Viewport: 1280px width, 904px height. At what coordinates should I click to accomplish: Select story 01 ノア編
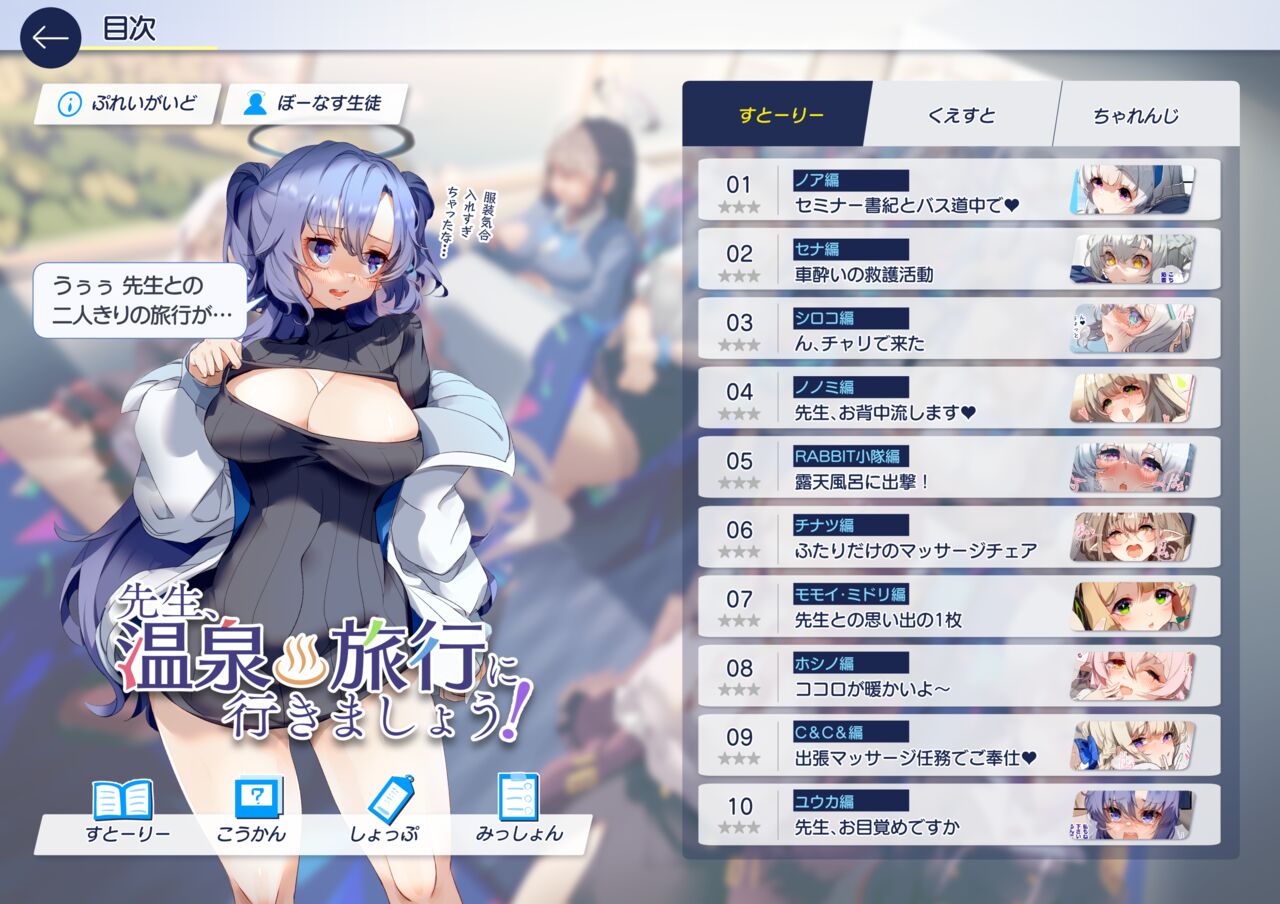958,192
